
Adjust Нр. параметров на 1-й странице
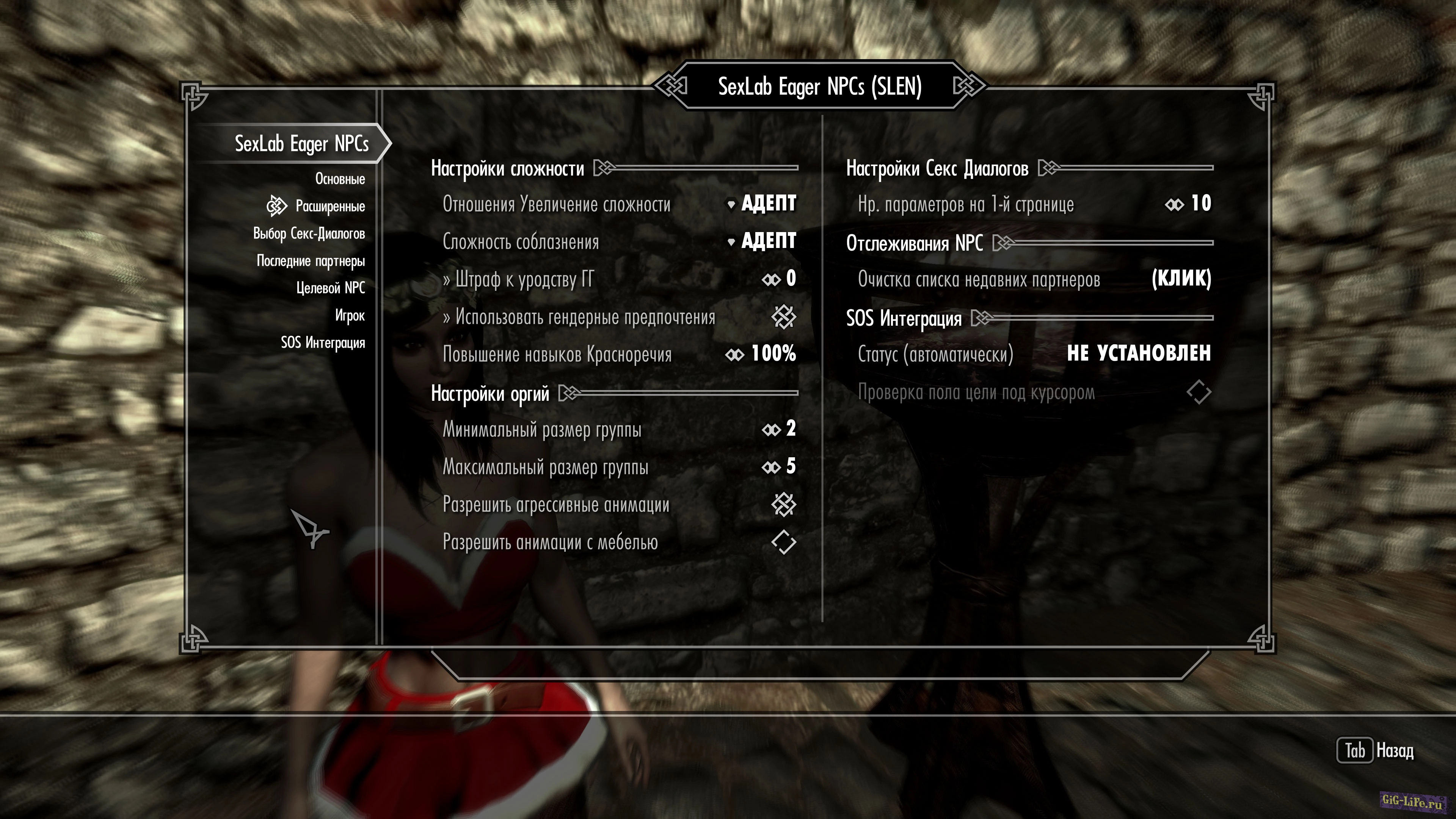click(1188, 204)
